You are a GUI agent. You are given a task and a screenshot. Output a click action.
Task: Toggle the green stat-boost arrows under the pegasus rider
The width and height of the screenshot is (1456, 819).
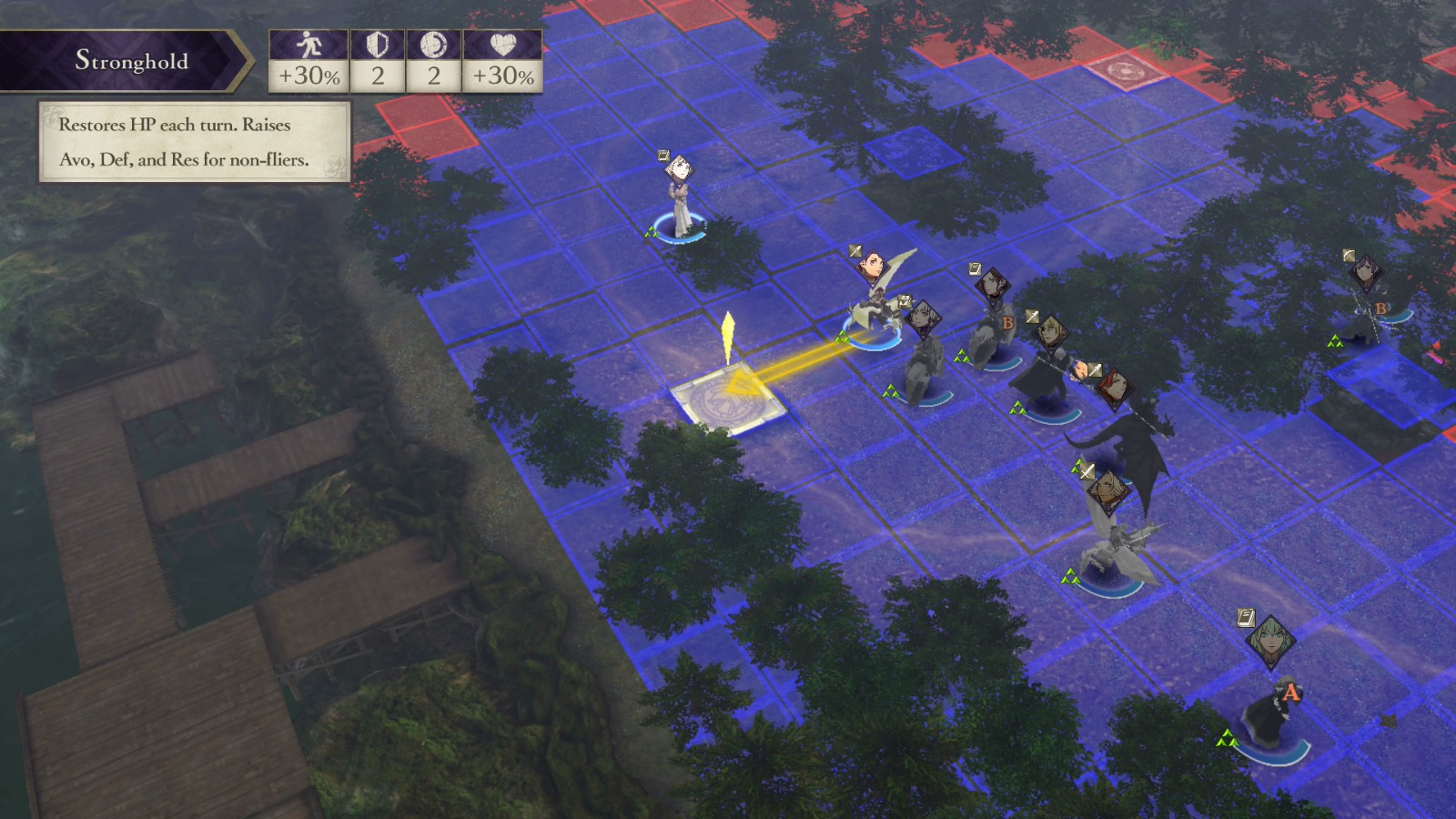point(840,339)
